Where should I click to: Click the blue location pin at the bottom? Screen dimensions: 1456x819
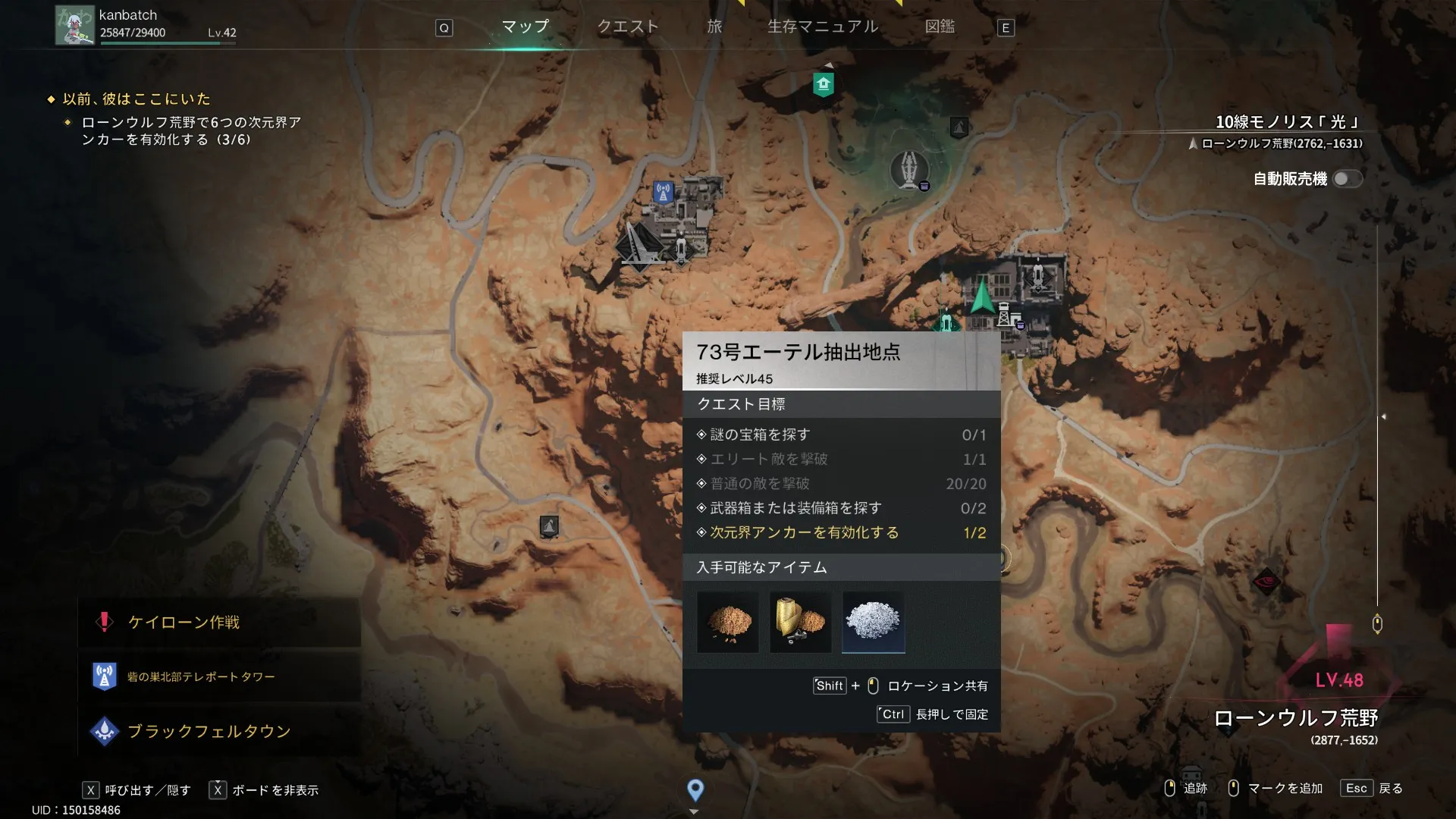point(695,790)
